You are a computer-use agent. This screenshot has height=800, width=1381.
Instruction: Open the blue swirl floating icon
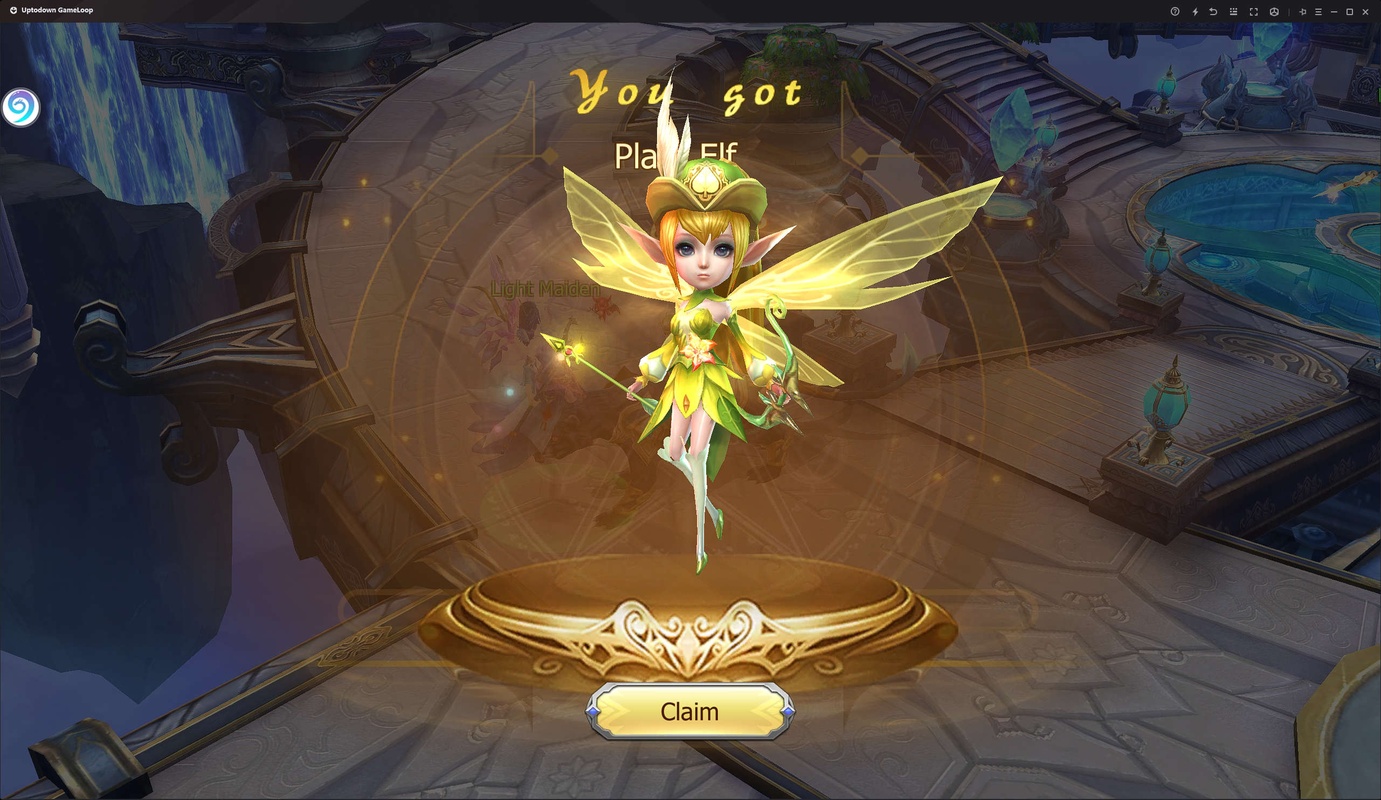20,107
